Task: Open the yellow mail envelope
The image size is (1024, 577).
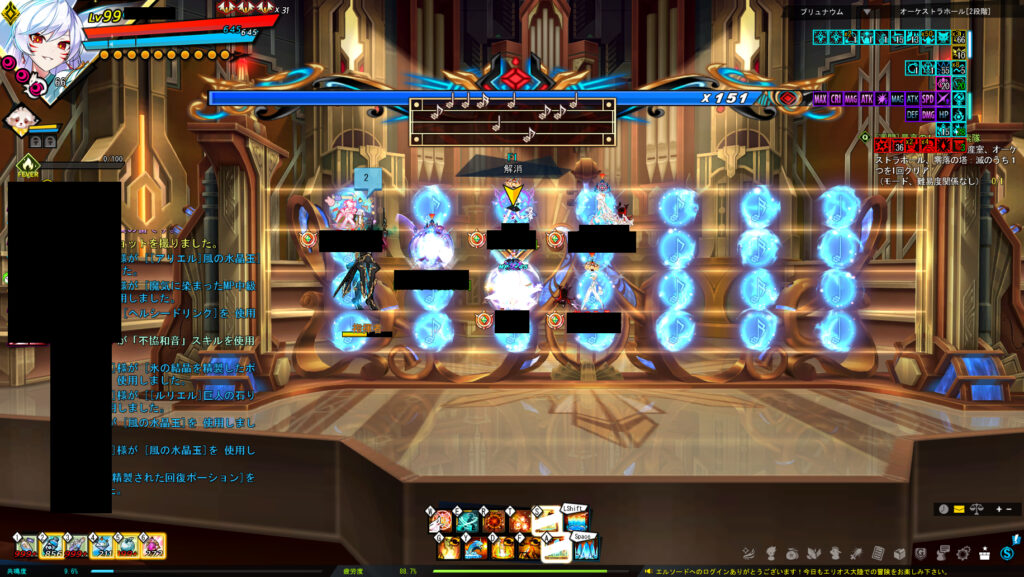Action: pyautogui.click(x=959, y=509)
